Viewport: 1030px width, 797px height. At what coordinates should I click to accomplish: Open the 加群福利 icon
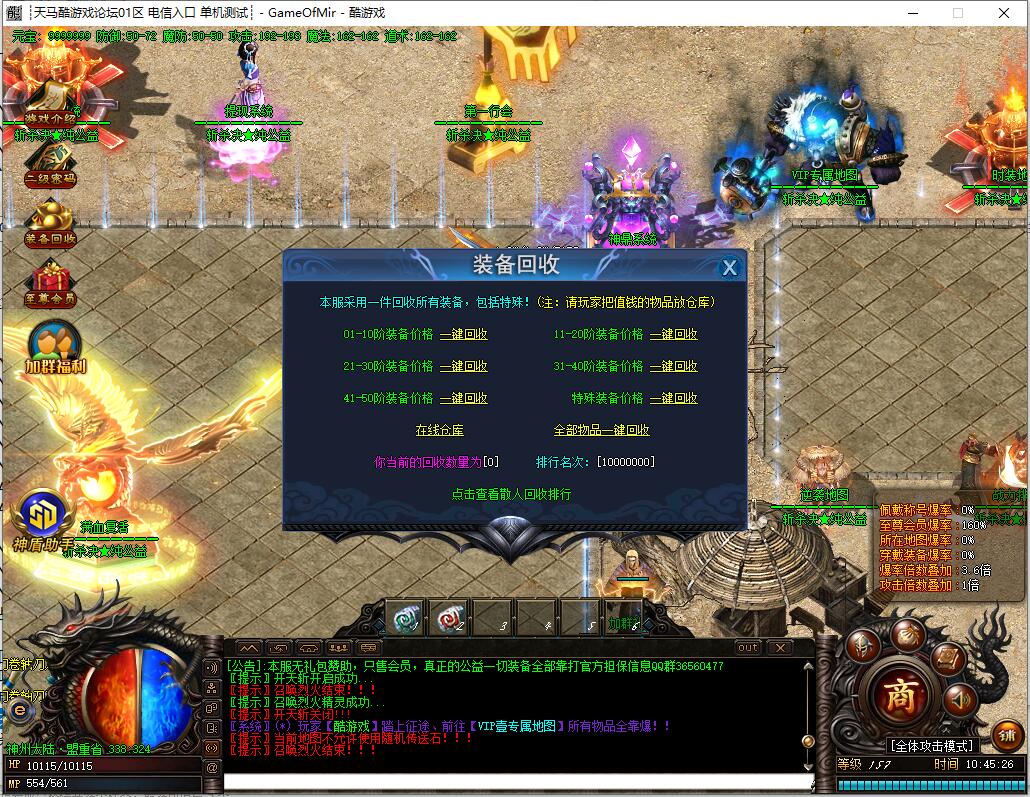point(55,345)
